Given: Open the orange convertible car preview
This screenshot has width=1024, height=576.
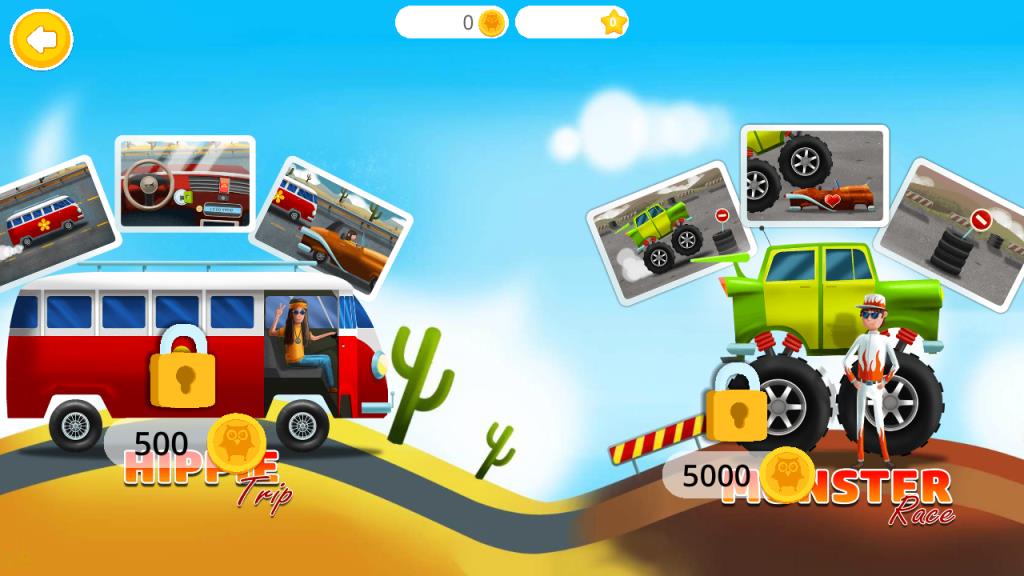Looking at the screenshot, I should pos(333,227).
